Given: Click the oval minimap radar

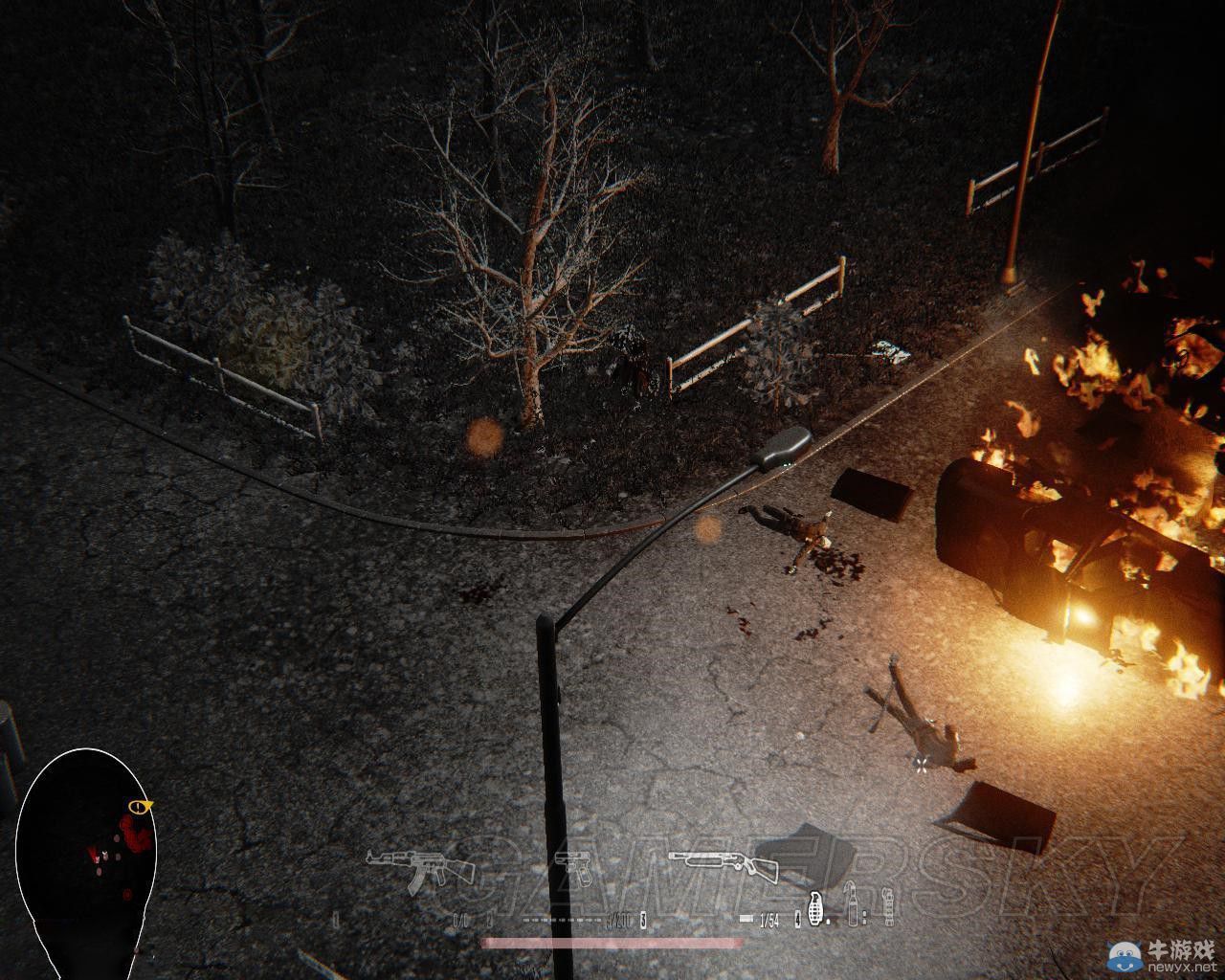Looking at the screenshot, I should click(85, 852).
